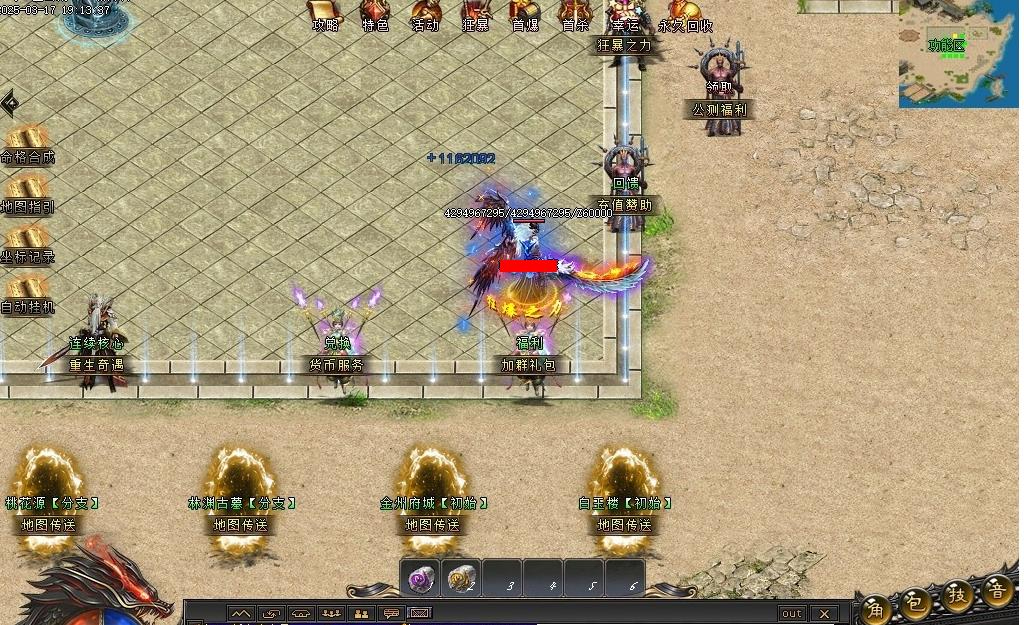Open the 活动 events icon
Screen dimensions: 1024x625
425,13
